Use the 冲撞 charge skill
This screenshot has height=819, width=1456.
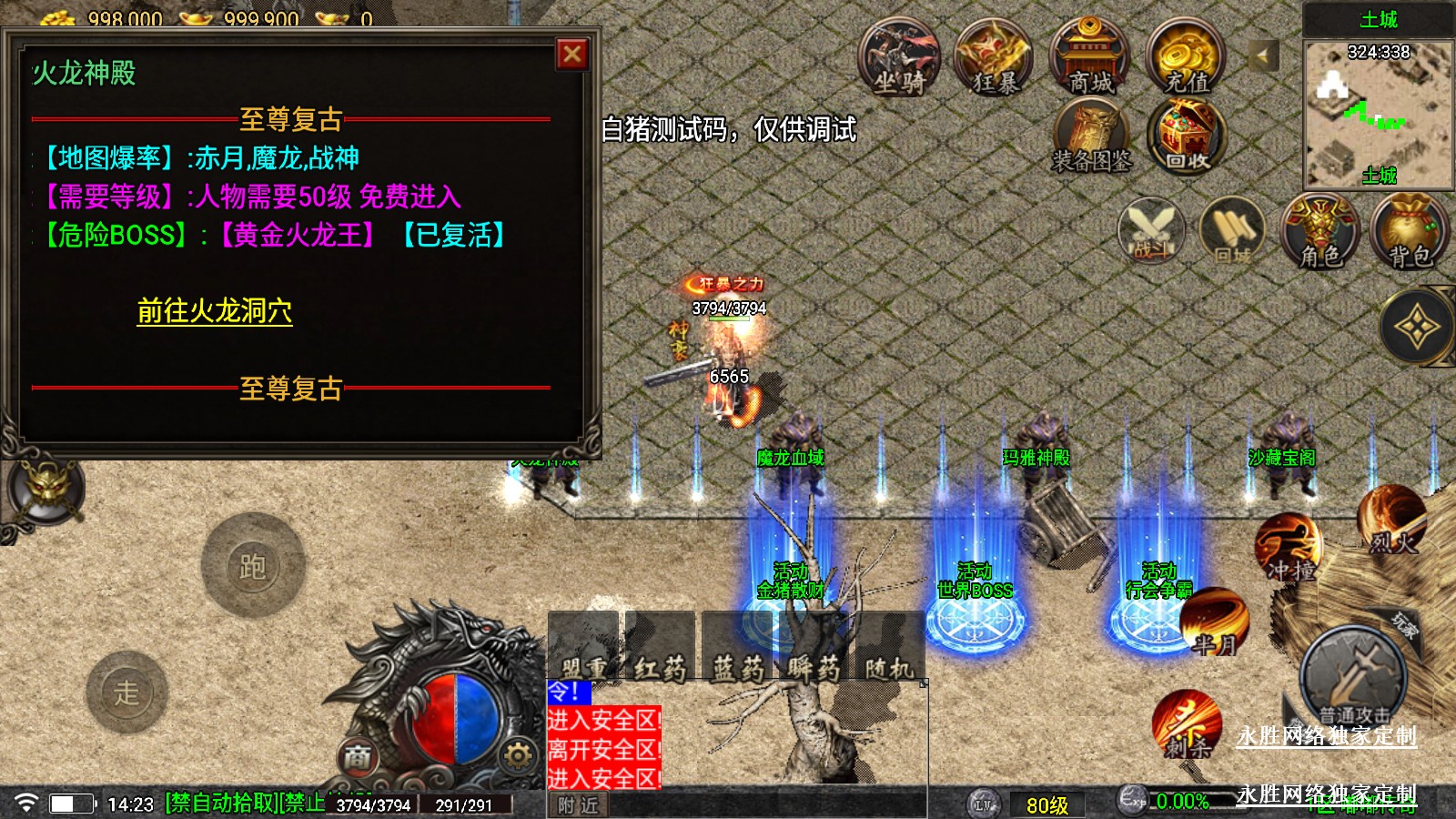pos(1289,548)
